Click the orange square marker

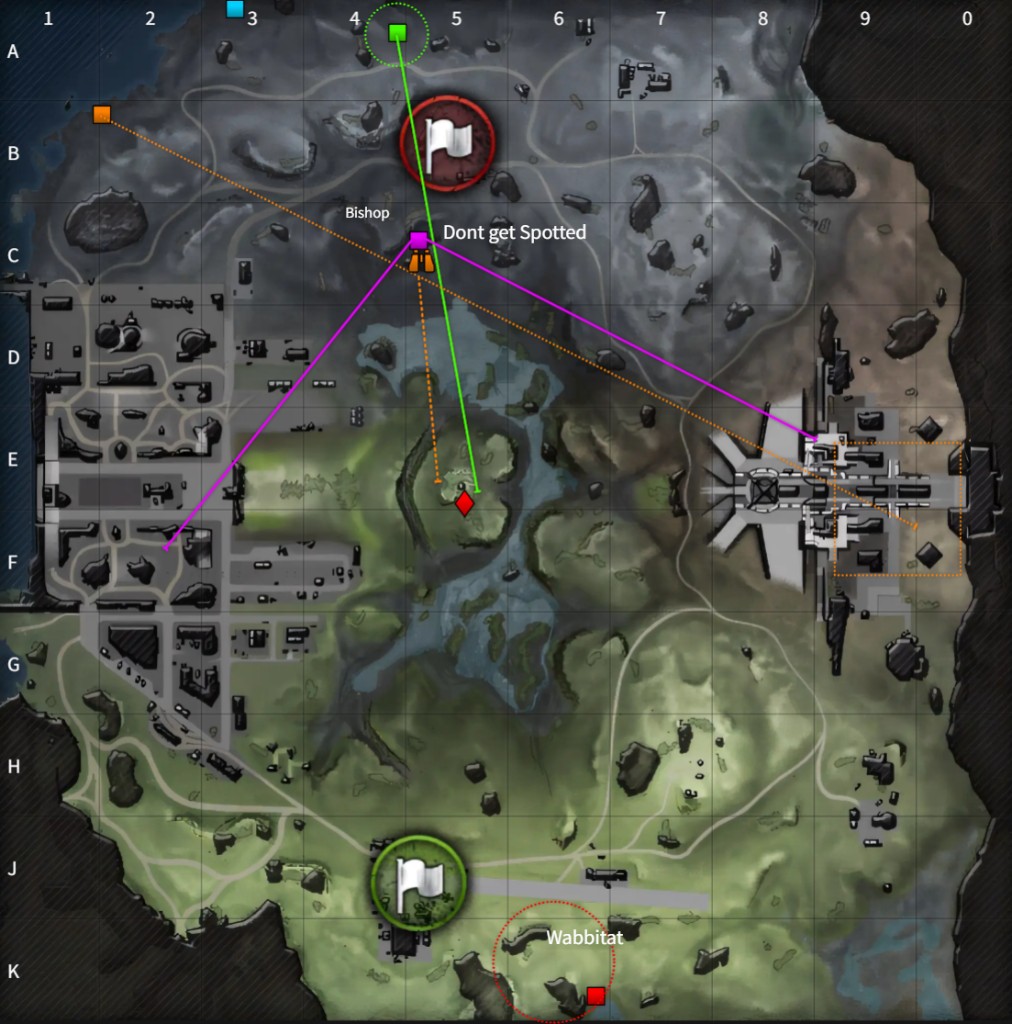tap(101, 114)
